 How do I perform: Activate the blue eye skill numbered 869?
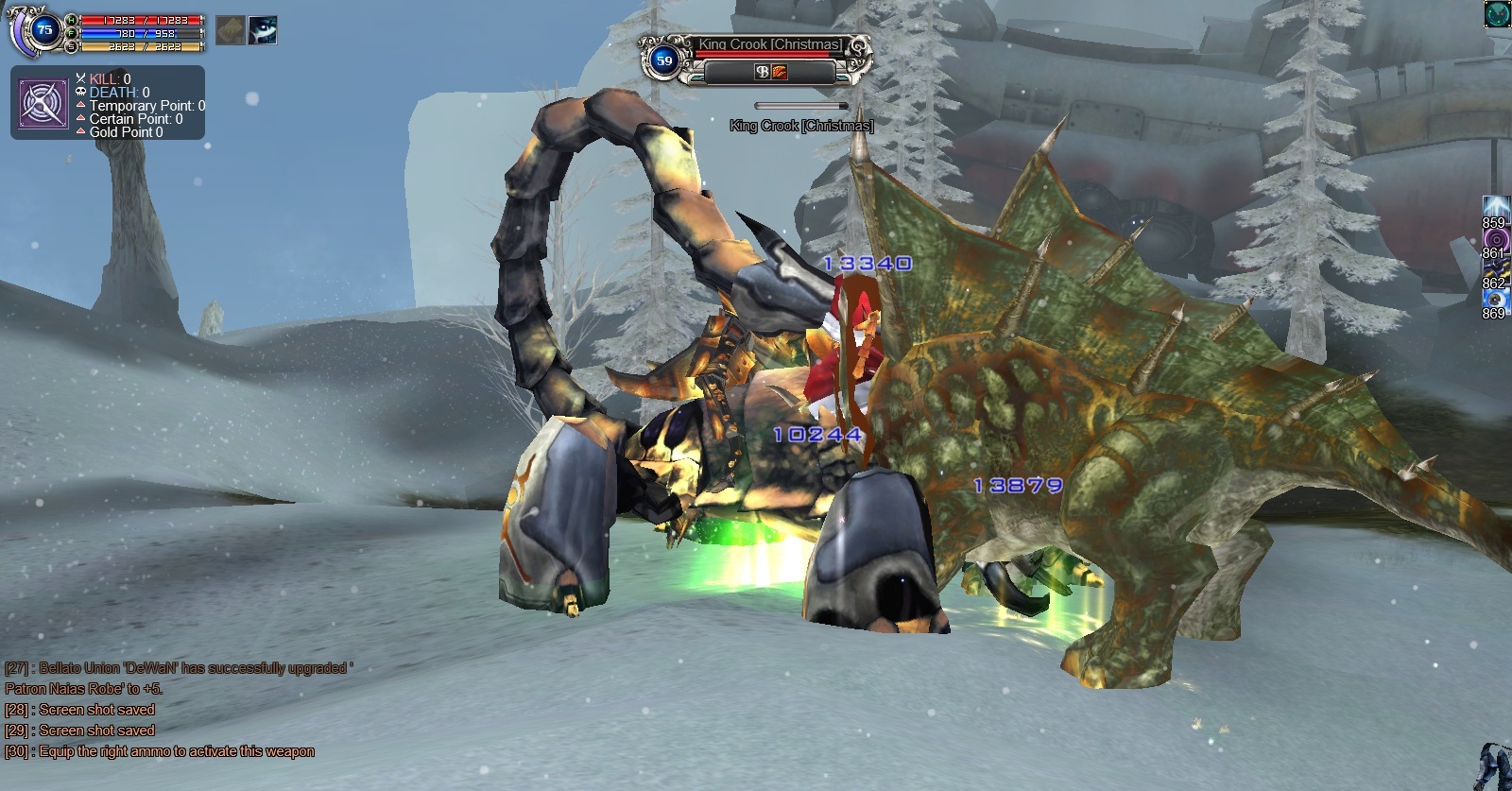1494,299
